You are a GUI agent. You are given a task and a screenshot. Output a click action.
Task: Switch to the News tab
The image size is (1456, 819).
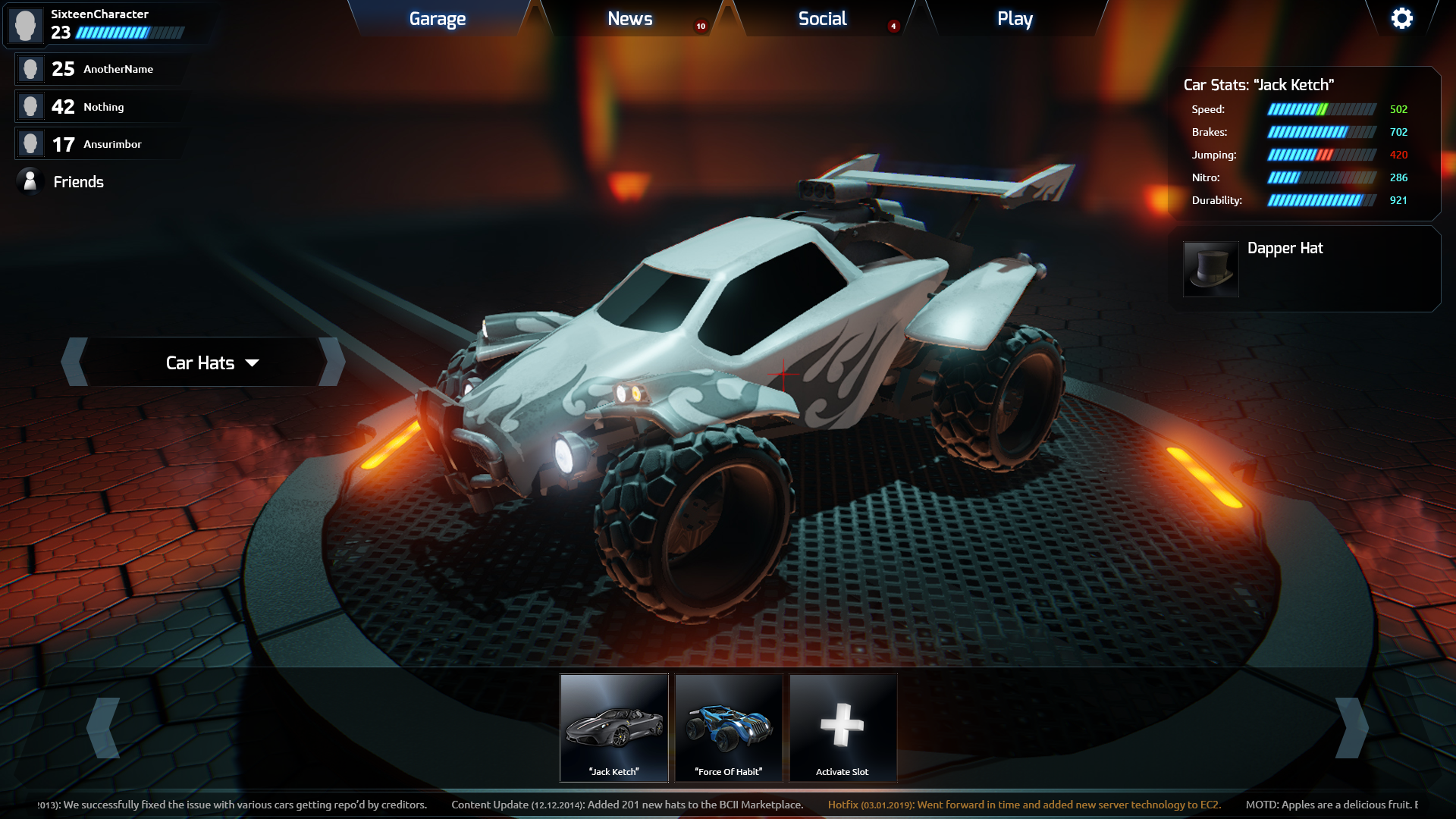[629, 19]
